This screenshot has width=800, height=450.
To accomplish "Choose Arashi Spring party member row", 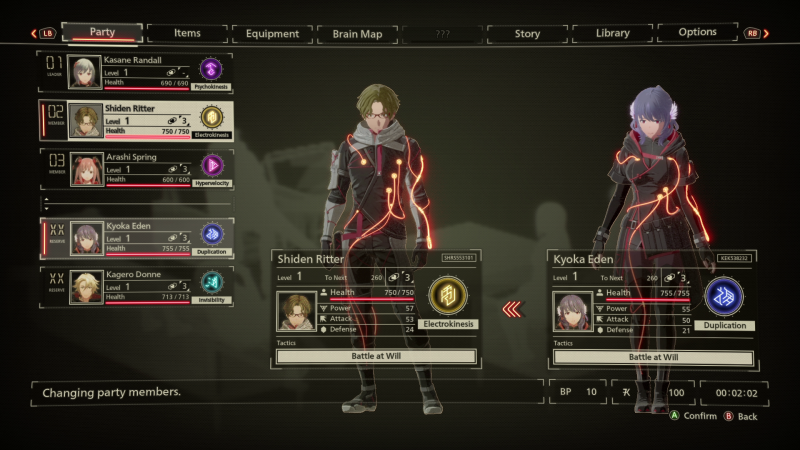I will tap(135, 168).
